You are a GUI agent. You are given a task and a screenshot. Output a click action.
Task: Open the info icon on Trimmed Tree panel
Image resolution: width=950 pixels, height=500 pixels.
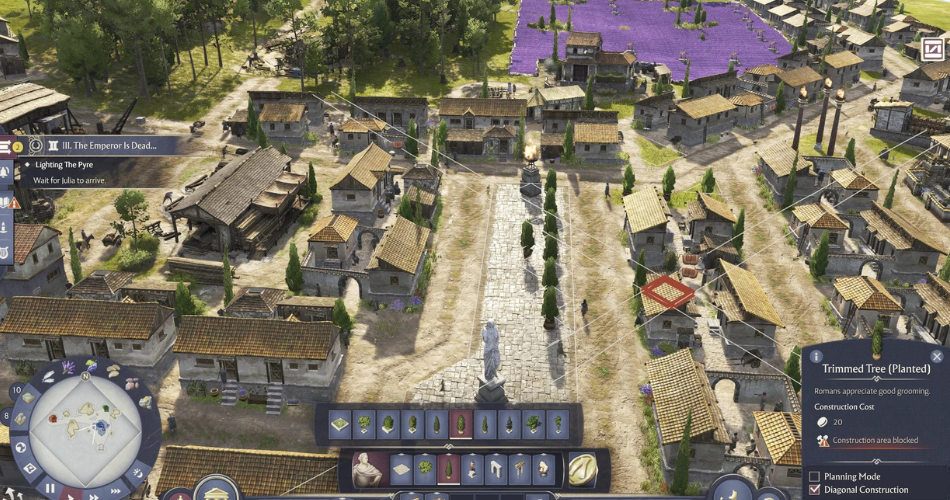[816, 356]
